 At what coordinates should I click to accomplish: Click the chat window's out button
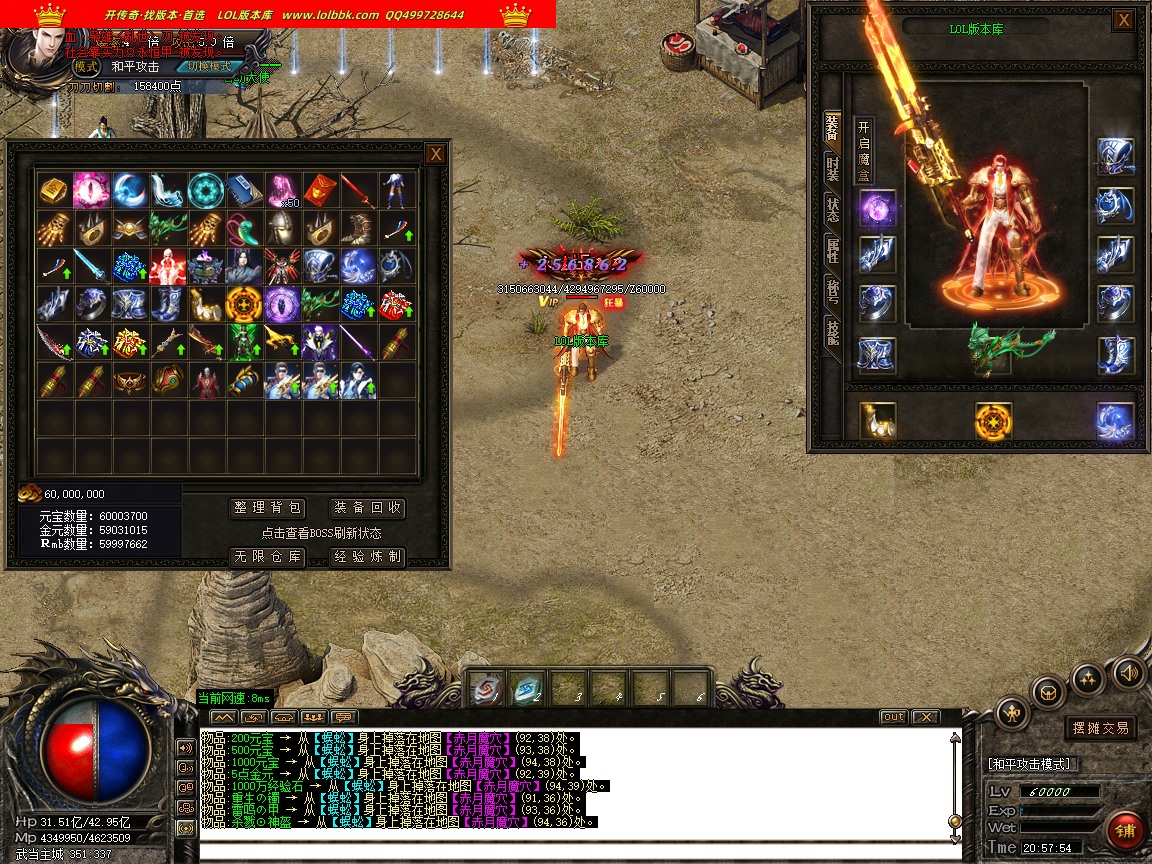point(893,717)
